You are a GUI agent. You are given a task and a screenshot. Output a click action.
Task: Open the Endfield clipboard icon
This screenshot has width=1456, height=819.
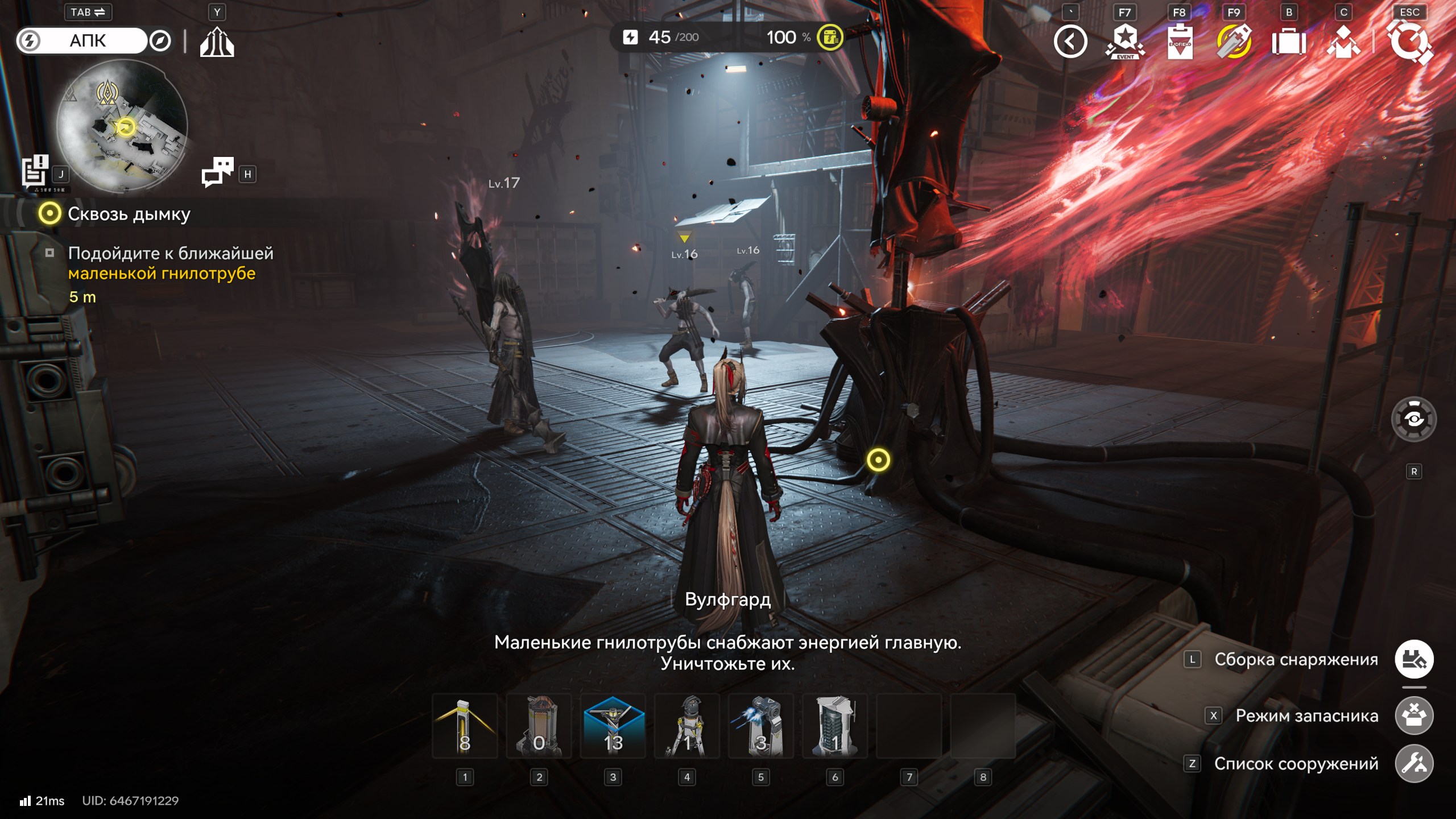pyautogui.click(x=1180, y=42)
